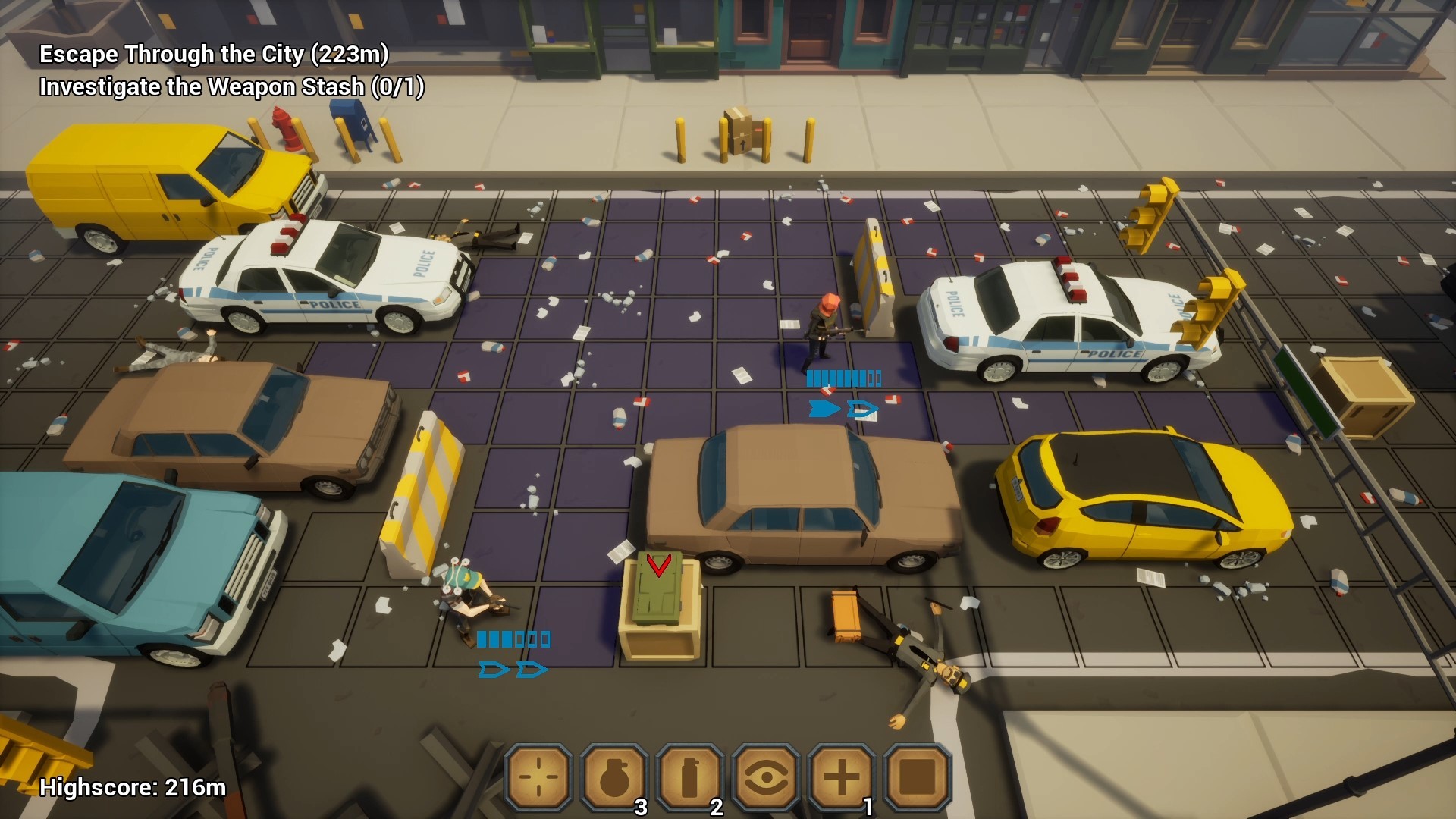Select the grenade ability

pyautogui.click(x=614, y=777)
